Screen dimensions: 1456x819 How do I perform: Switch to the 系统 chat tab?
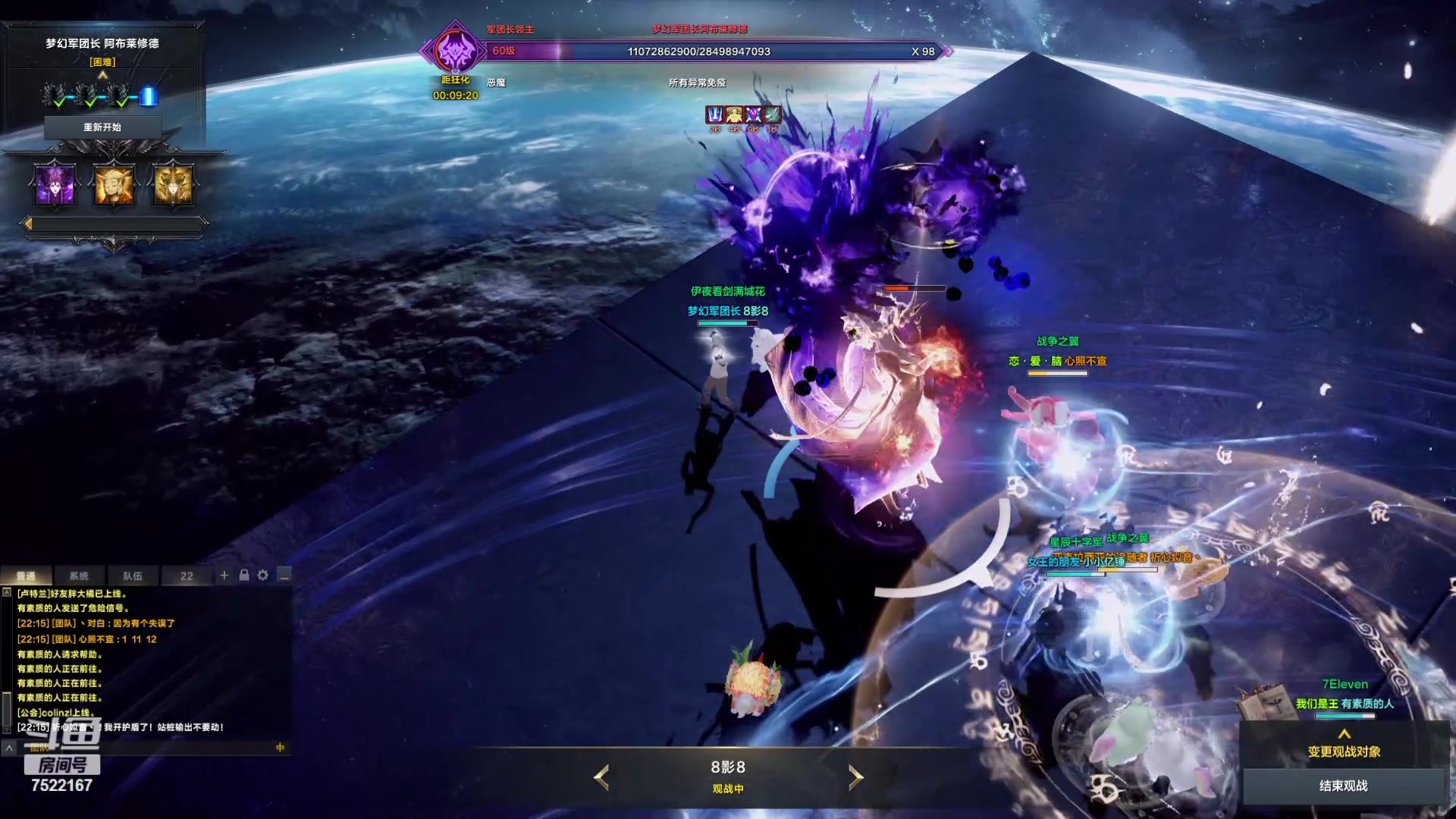79,576
